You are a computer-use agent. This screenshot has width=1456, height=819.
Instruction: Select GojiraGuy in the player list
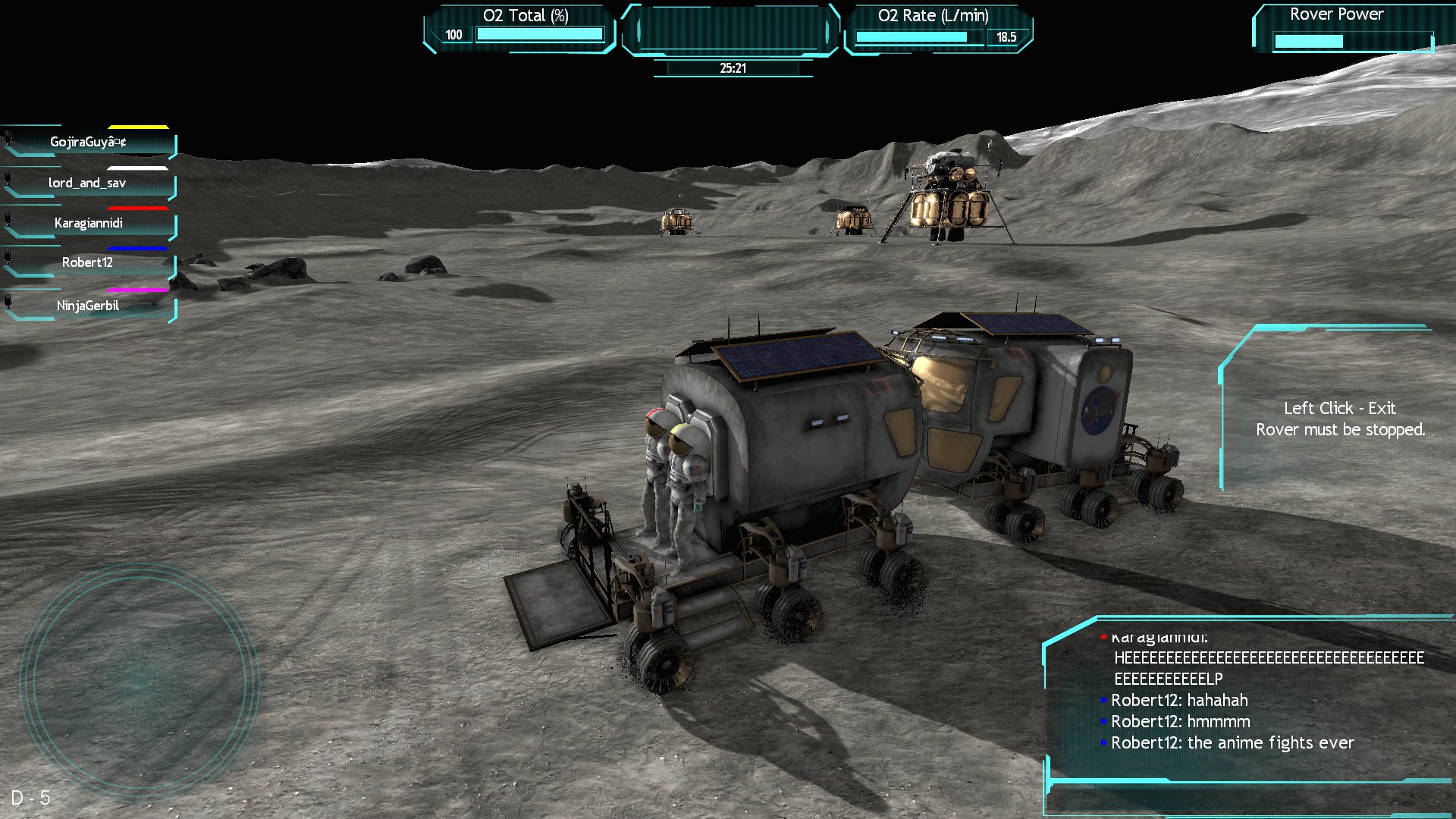pos(89,143)
